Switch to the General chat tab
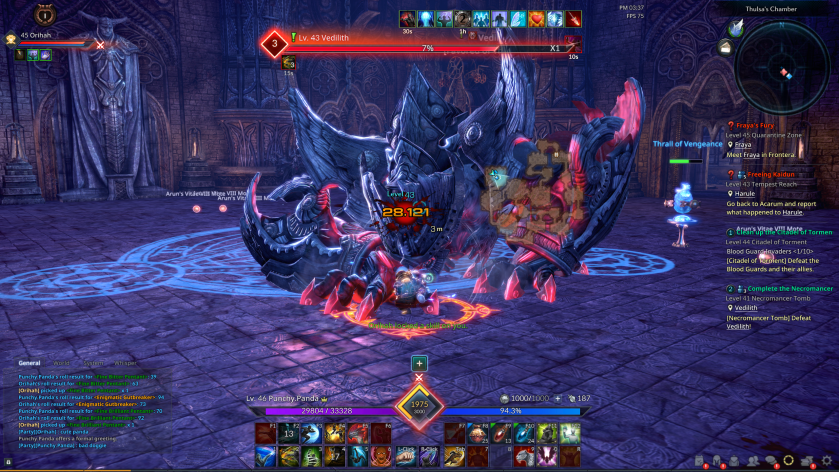Image resolution: width=839 pixels, height=472 pixels. (x=29, y=363)
